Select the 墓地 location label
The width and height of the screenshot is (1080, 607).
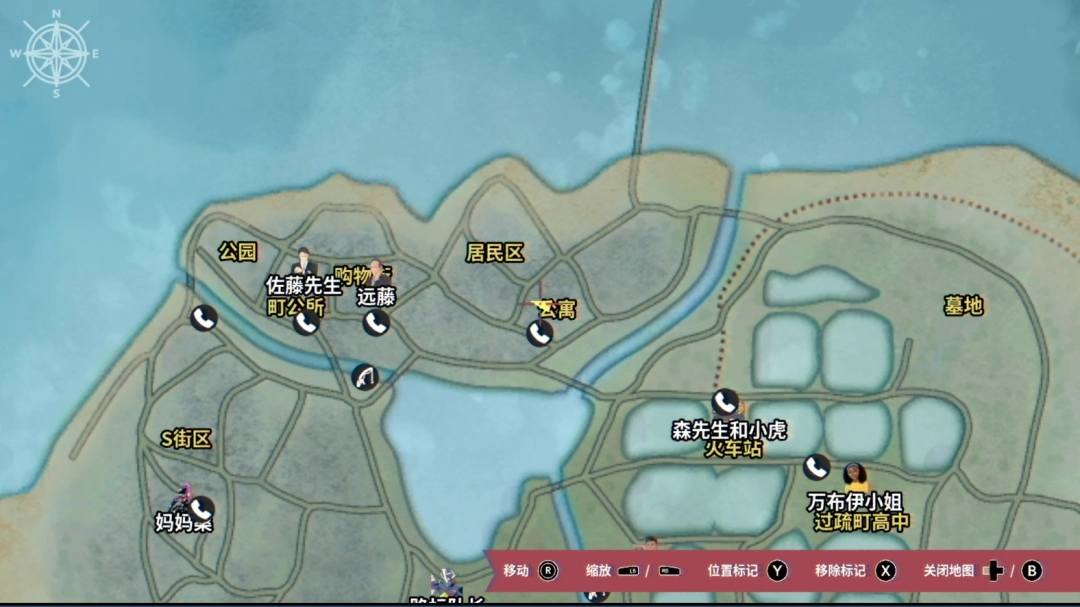[963, 306]
